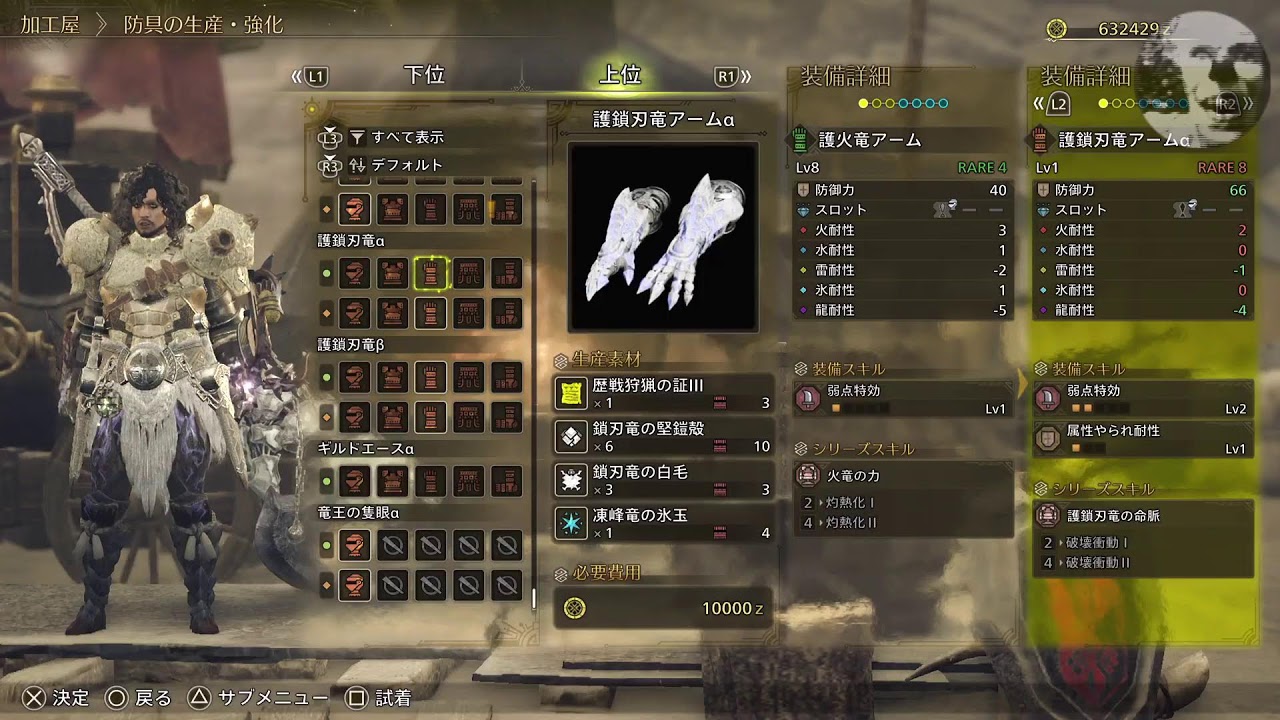Open the デフォルト sort option

[406, 165]
